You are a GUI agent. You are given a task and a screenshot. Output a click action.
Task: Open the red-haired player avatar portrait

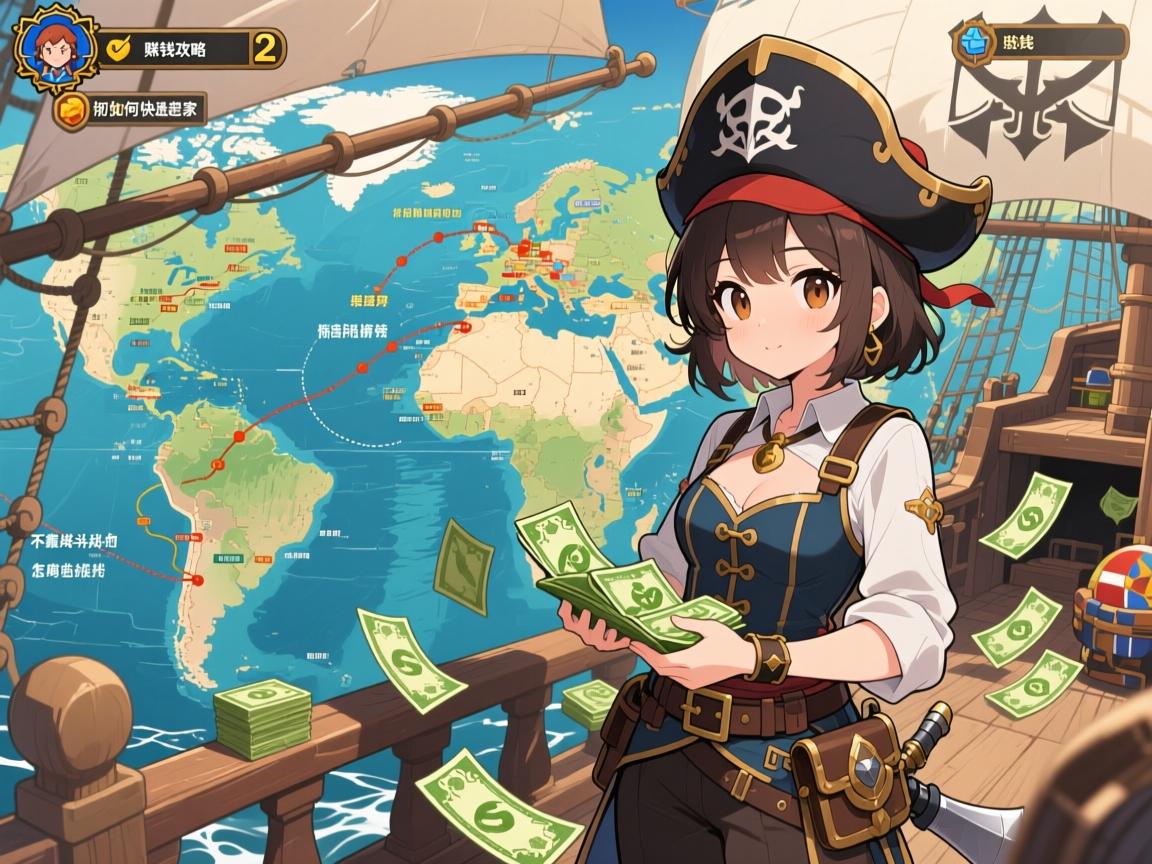pos(54,47)
